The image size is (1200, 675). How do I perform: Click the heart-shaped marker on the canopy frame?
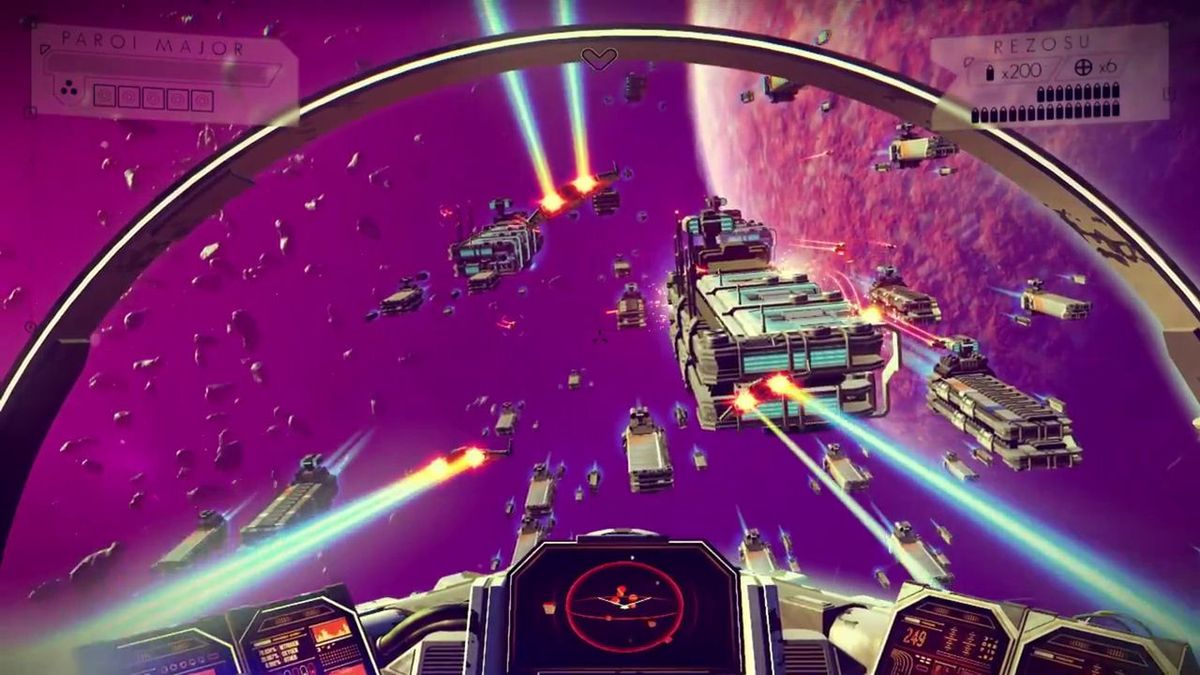599,60
